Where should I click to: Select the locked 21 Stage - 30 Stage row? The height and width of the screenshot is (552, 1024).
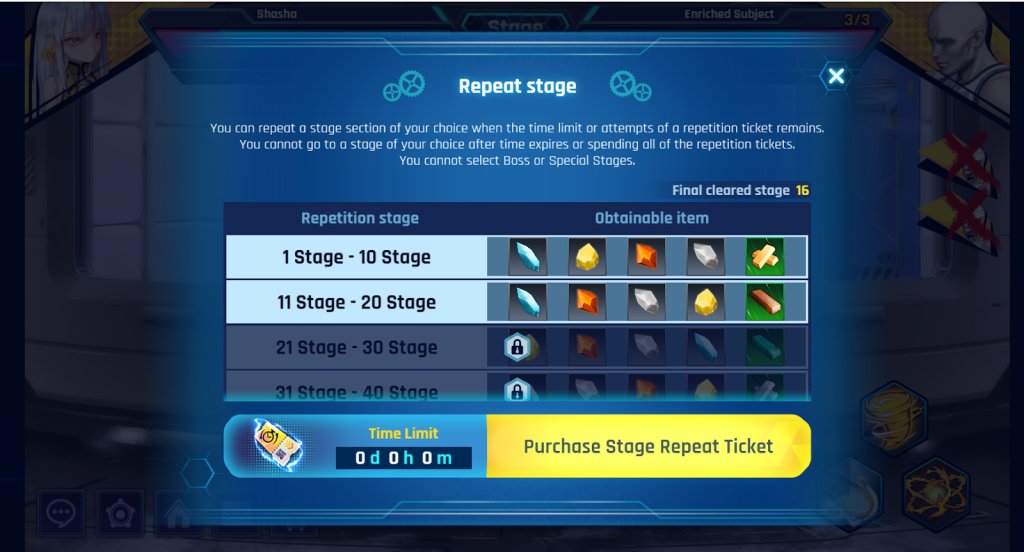(x=356, y=347)
